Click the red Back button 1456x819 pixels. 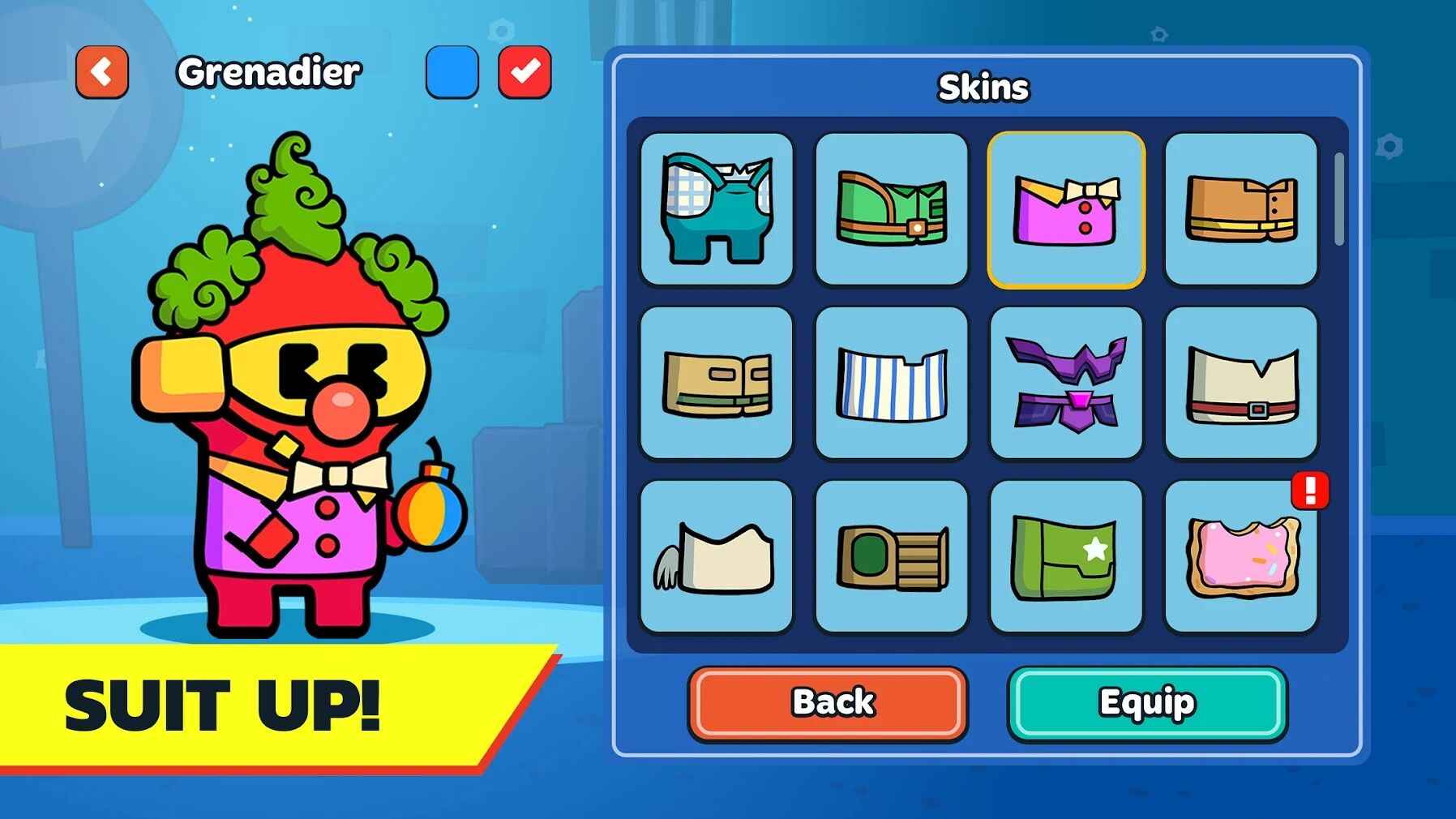click(828, 703)
